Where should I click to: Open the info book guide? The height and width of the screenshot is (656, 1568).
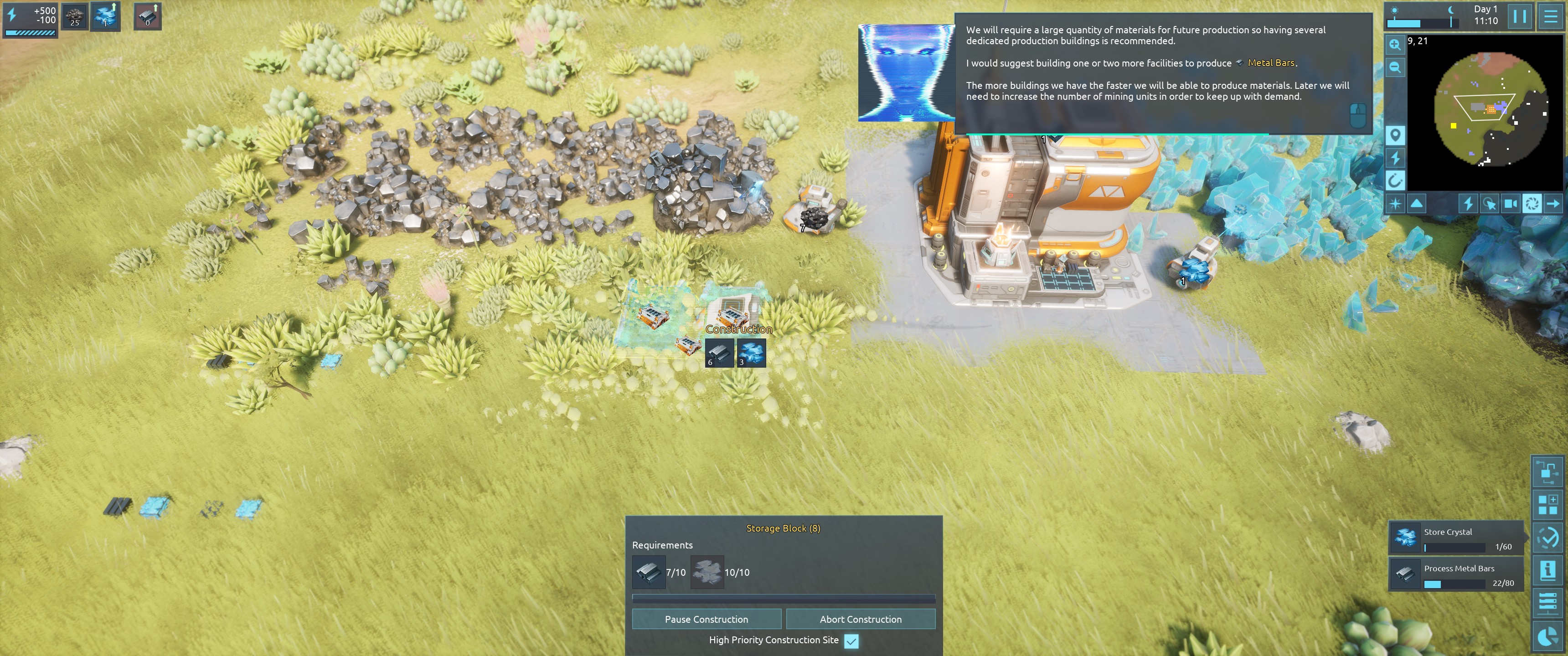(1547, 570)
